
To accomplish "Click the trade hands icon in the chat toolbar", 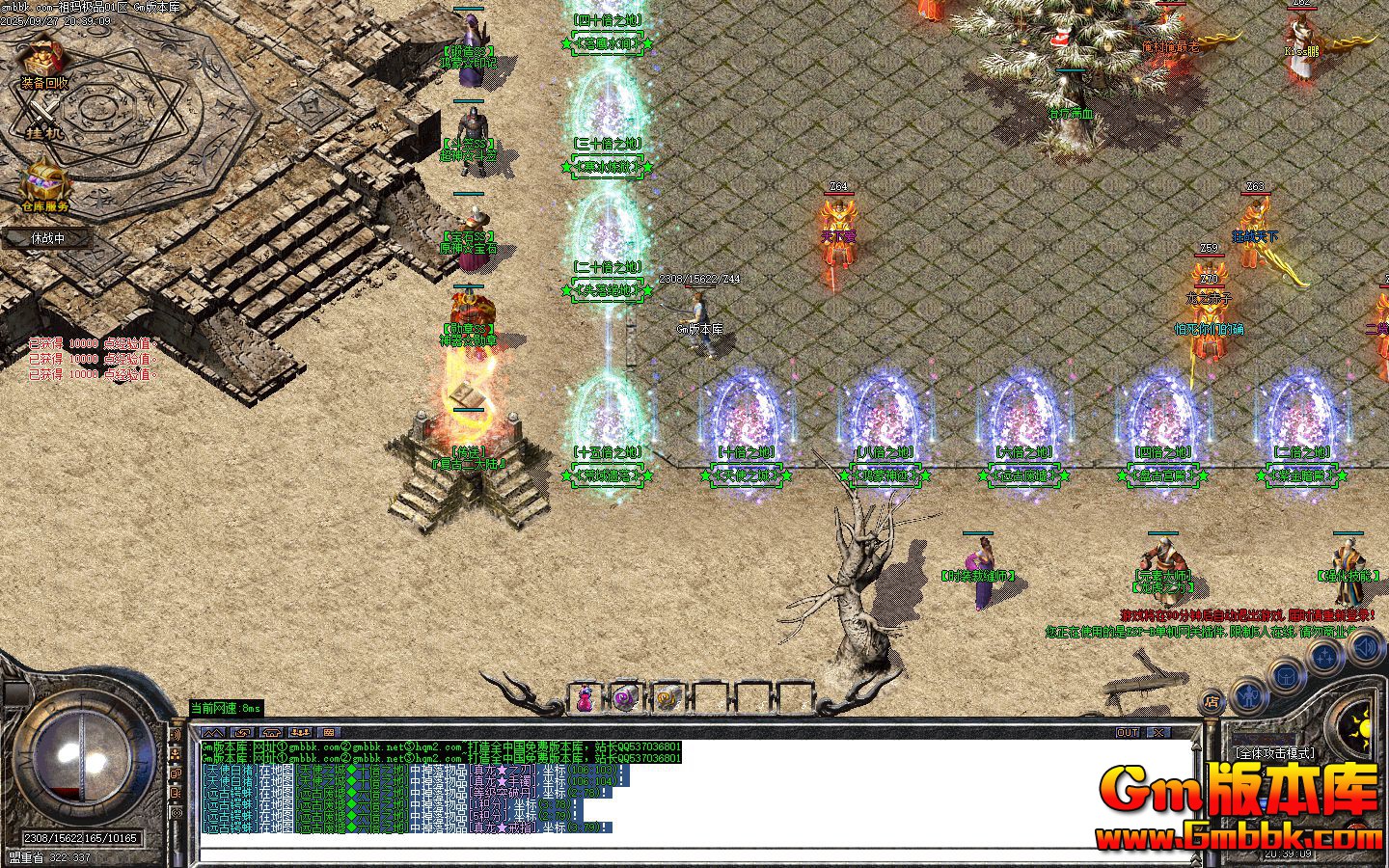I will pyautogui.click(x=242, y=732).
